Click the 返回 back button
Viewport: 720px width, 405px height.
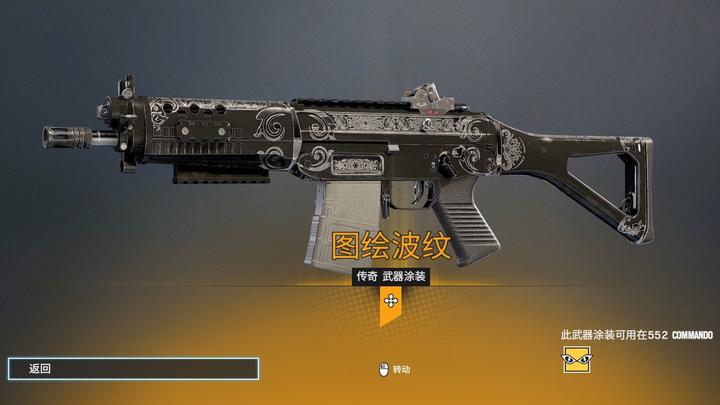pos(133,368)
